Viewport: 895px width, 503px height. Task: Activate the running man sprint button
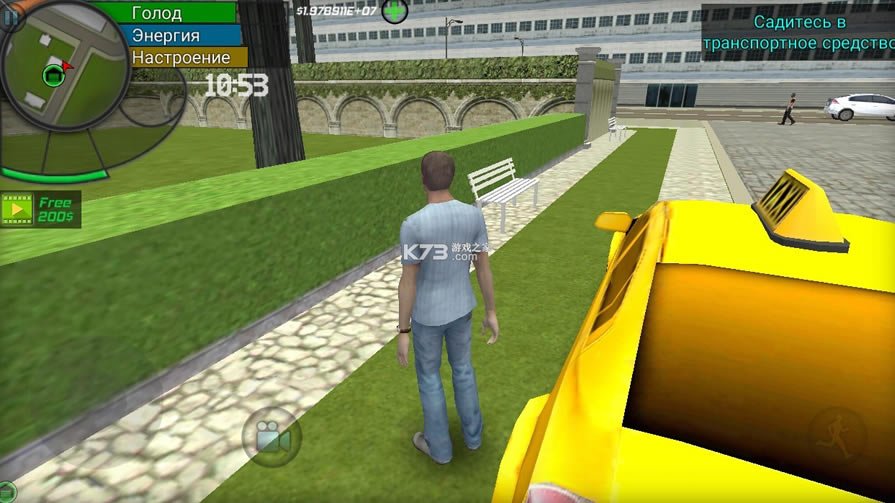tap(836, 437)
